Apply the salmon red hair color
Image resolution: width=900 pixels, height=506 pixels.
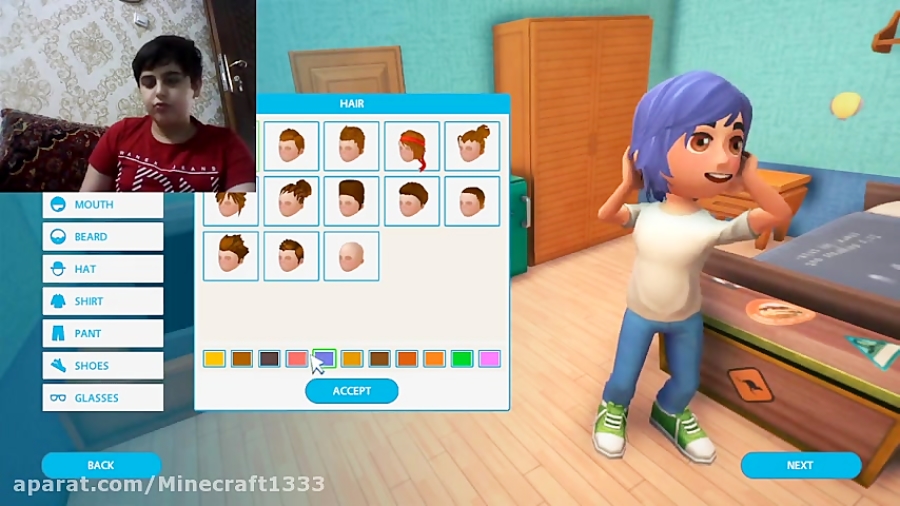click(297, 358)
